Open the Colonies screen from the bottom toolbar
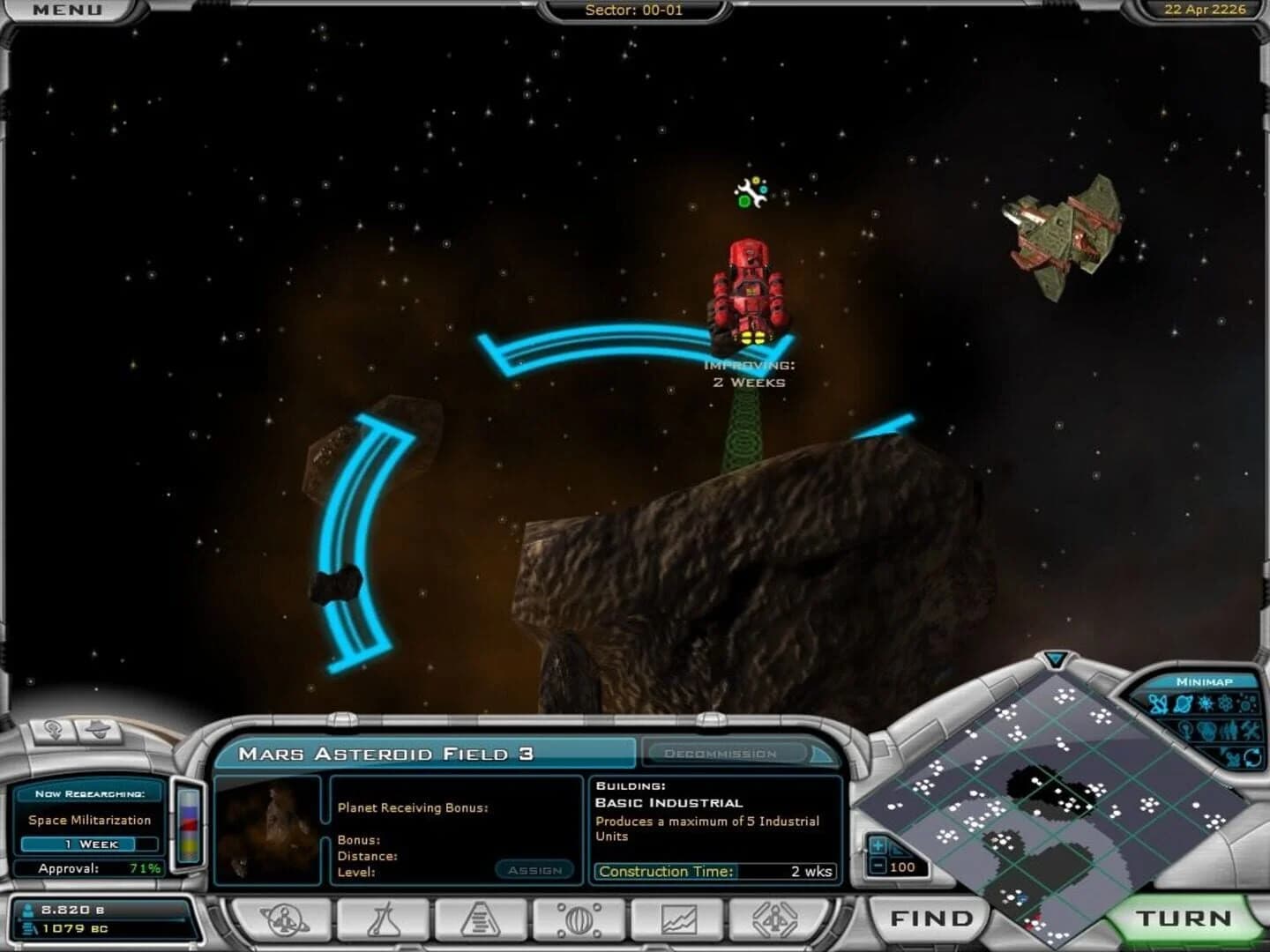 282,918
